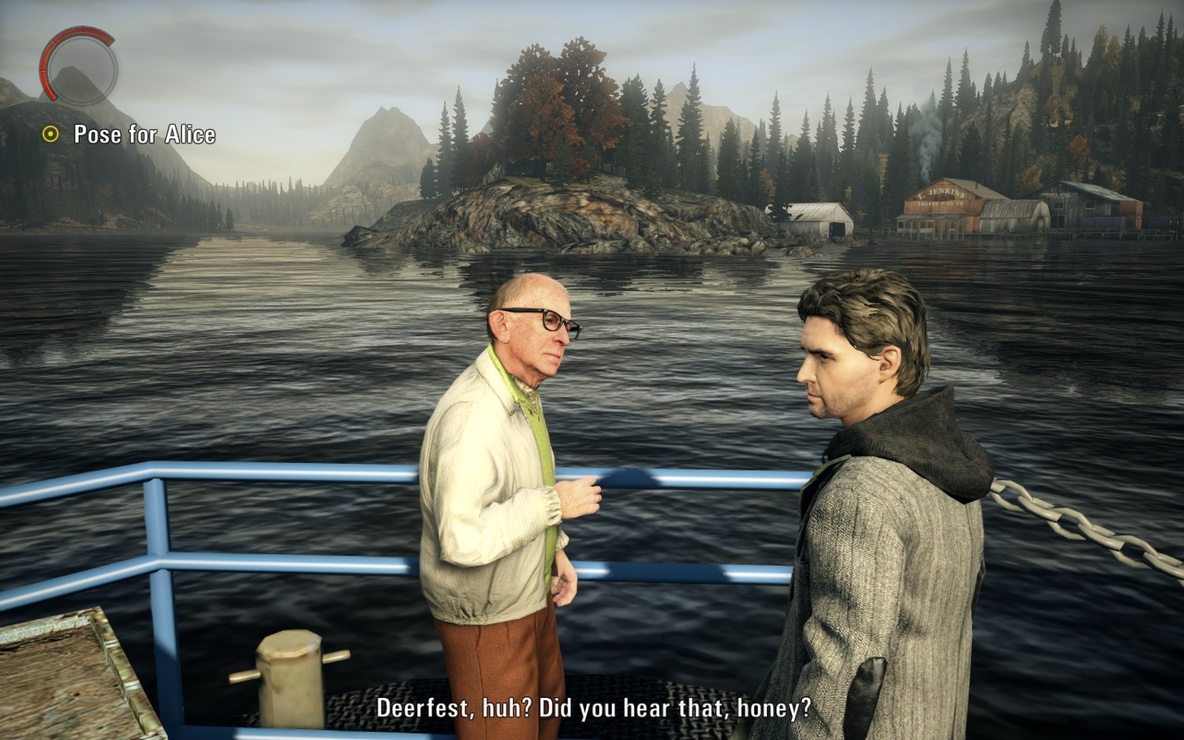Click the circular compass radar
This screenshot has height=740, width=1184.
pyautogui.click(x=79, y=65)
